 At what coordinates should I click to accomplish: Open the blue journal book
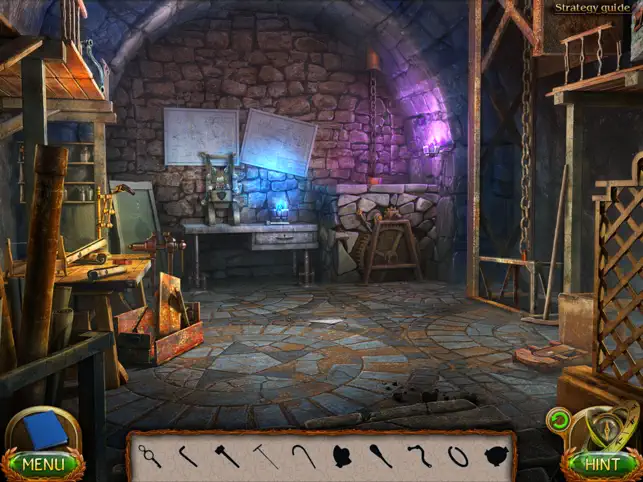click(43, 432)
